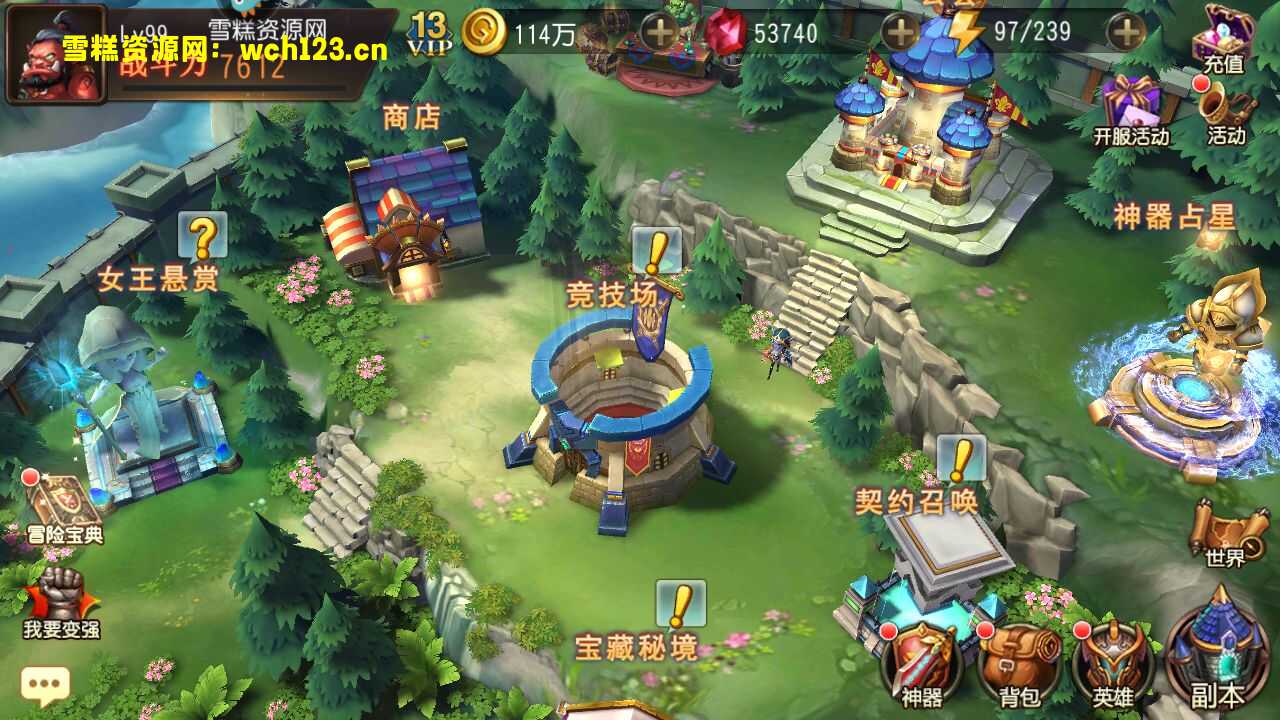Open the 我要变强 power-up fist icon
Viewport: 1280px width, 720px height.
[x=62, y=600]
